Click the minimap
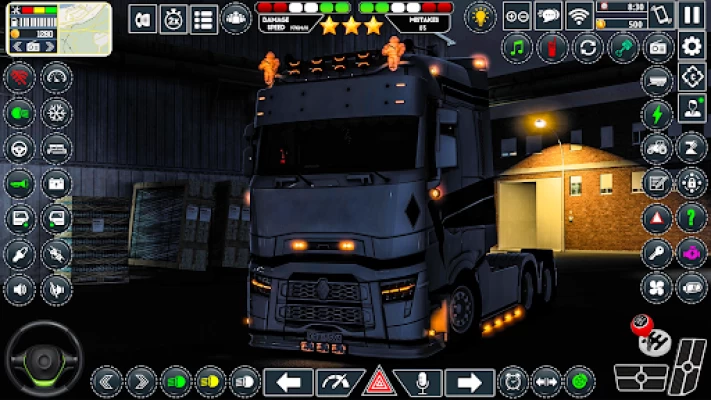Image resolution: width=711 pixels, height=400 pixels. [83, 28]
